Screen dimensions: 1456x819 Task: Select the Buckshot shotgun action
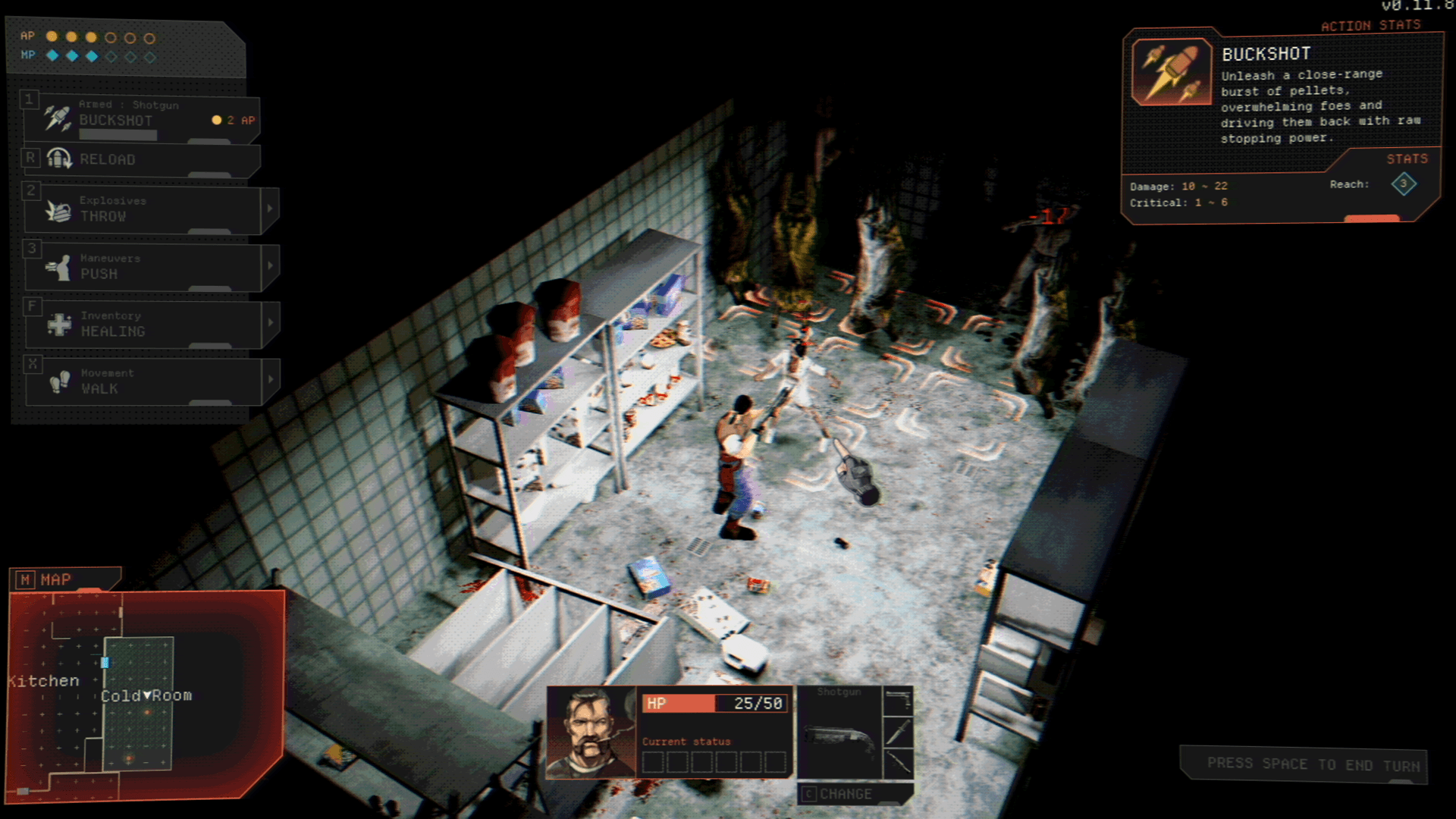tap(142, 119)
